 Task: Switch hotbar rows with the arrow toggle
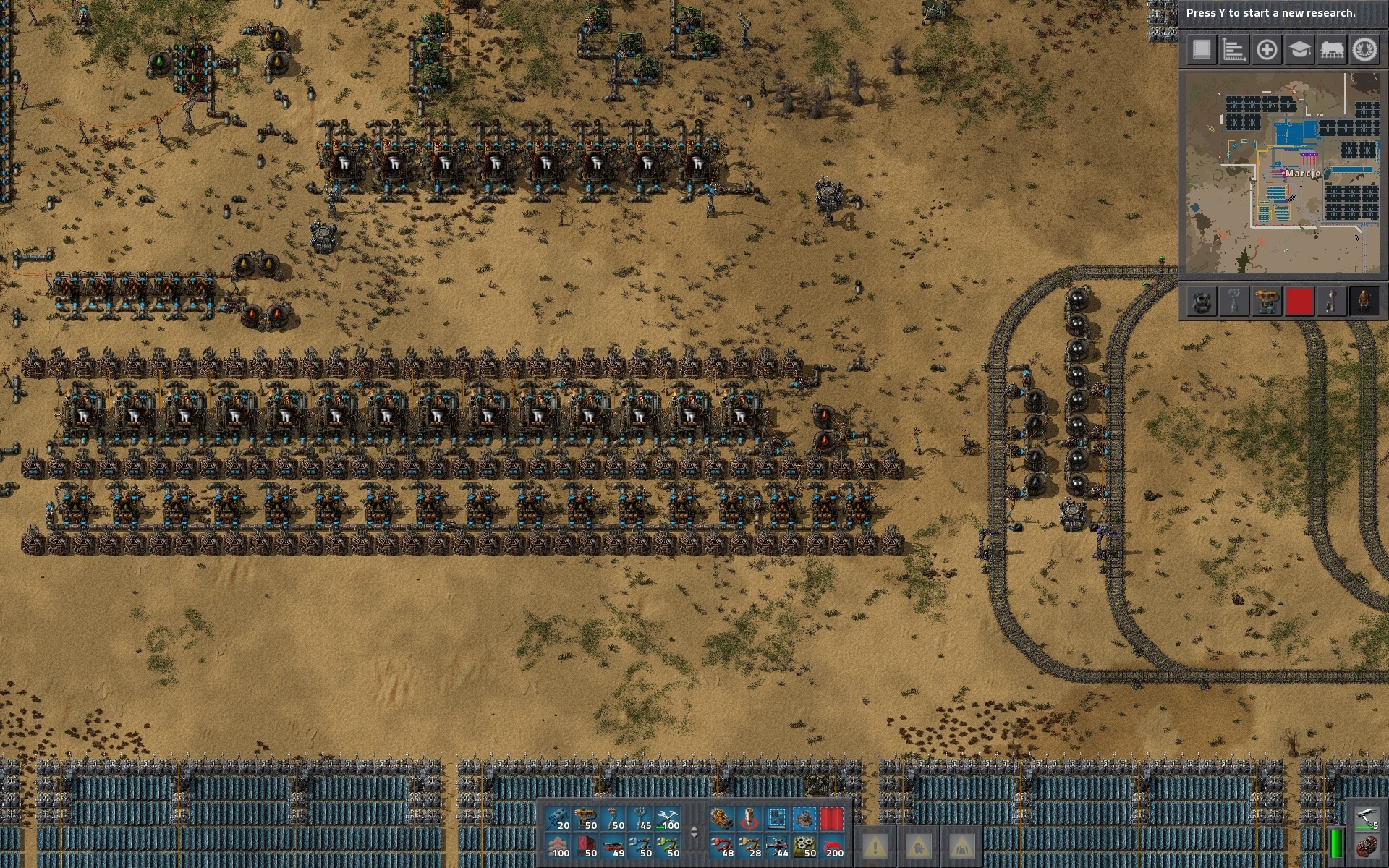[x=694, y=833]
